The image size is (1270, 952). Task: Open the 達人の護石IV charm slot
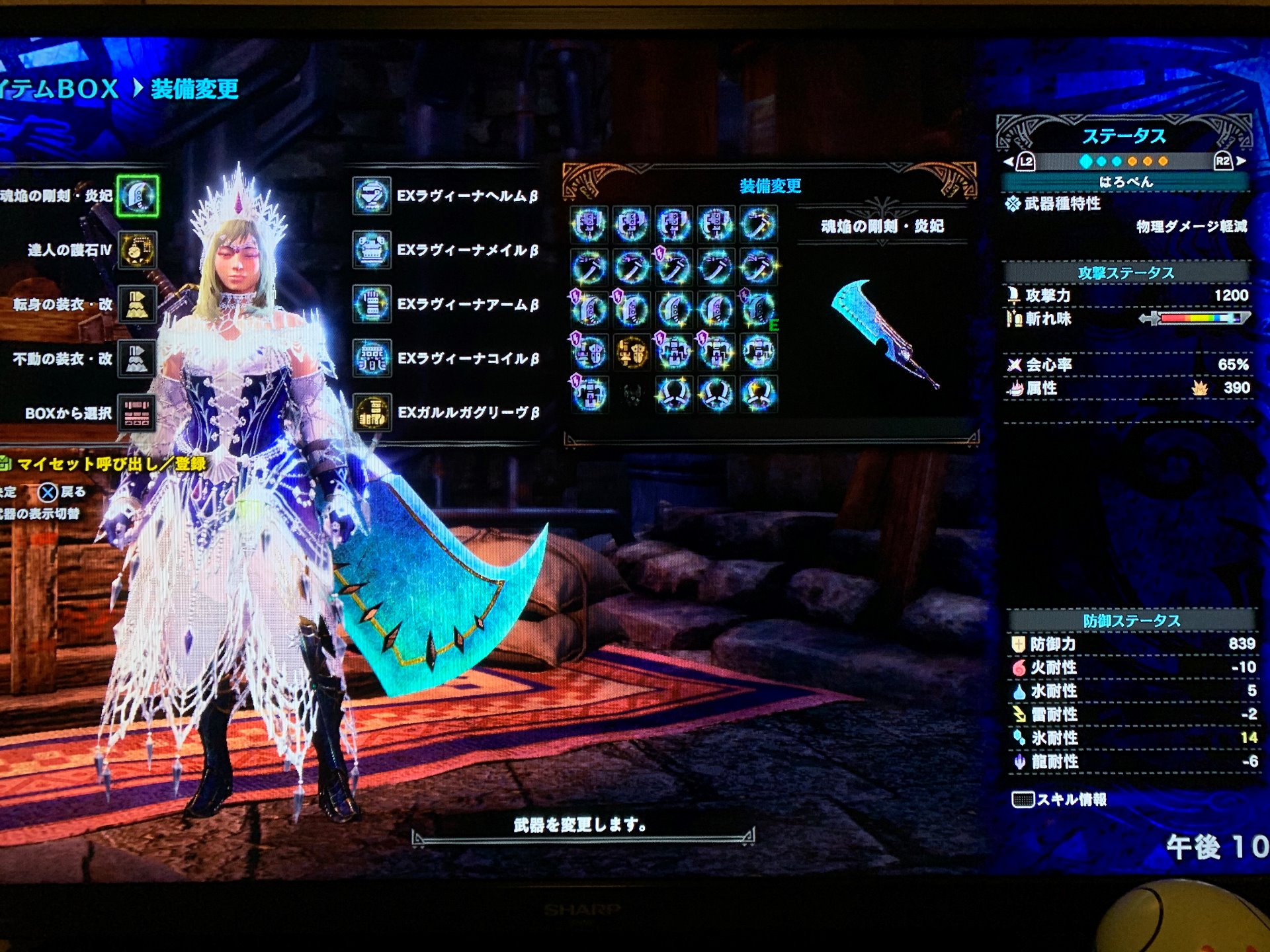(x=138, y=250)
